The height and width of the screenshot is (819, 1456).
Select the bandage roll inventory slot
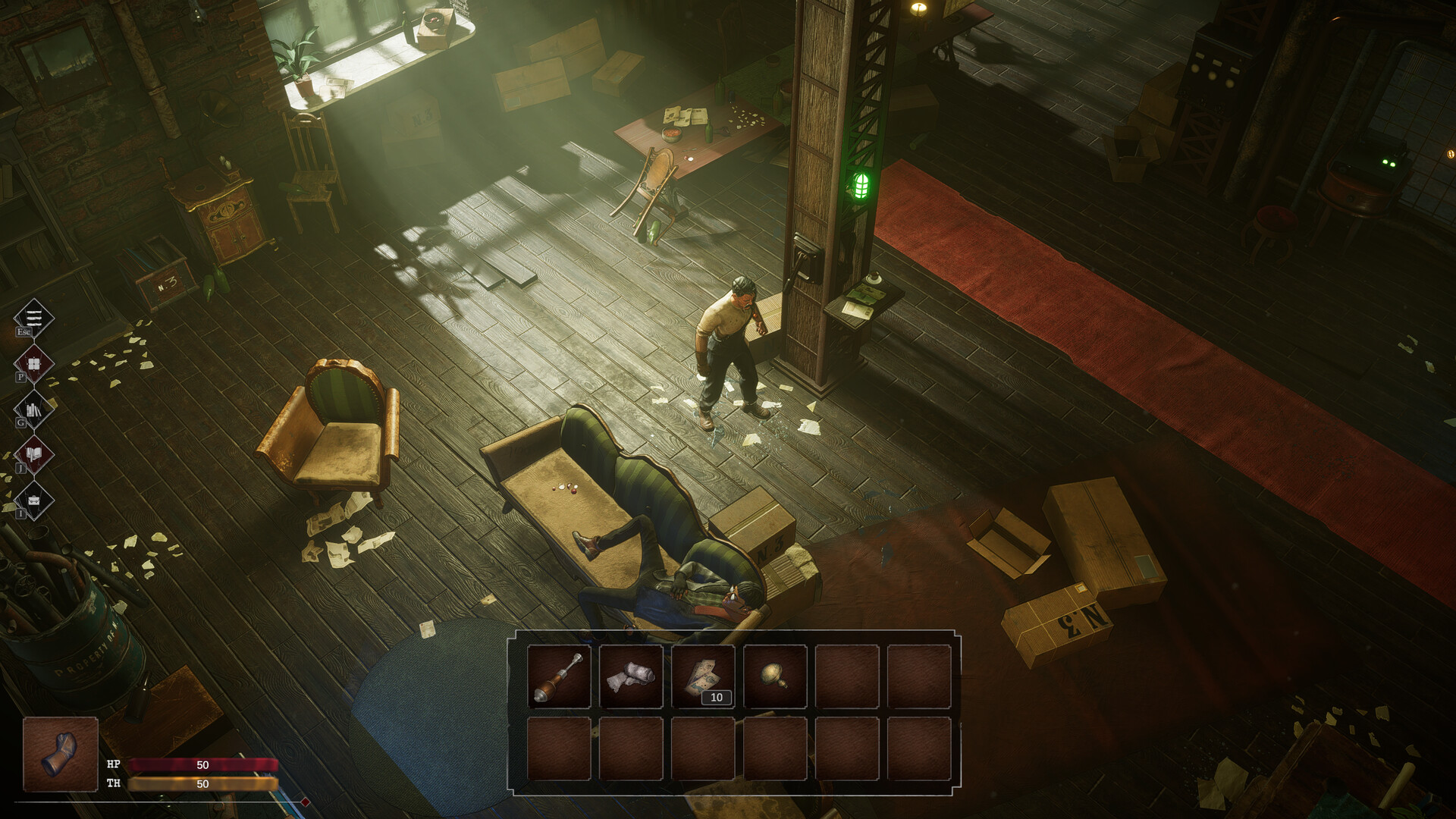click(631, 676)
